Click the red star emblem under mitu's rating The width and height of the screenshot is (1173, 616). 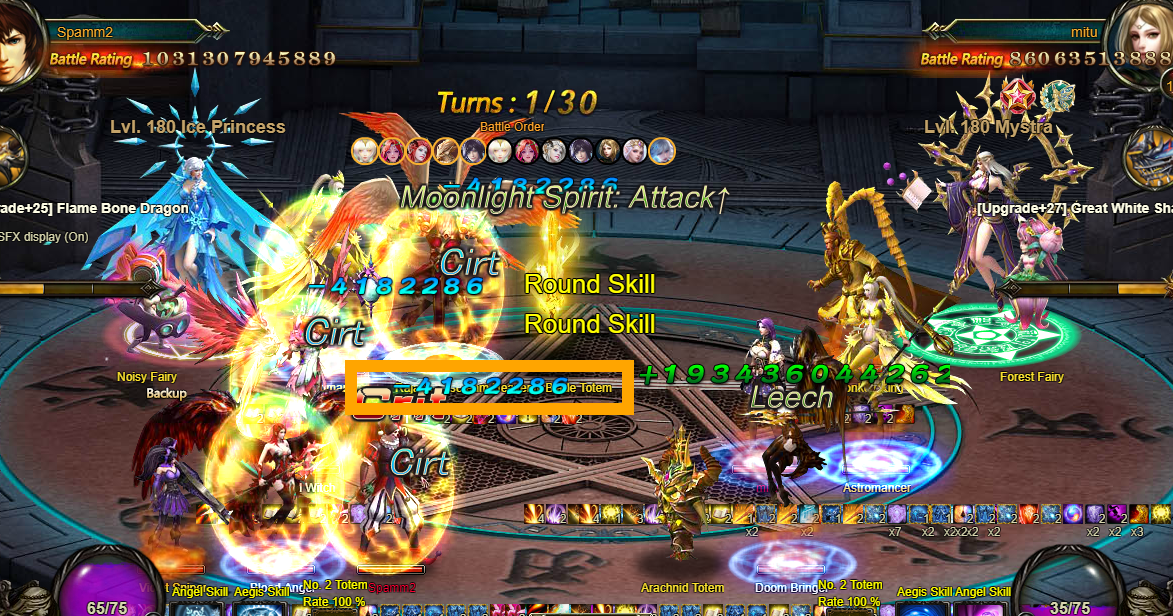coord(1019,95)
